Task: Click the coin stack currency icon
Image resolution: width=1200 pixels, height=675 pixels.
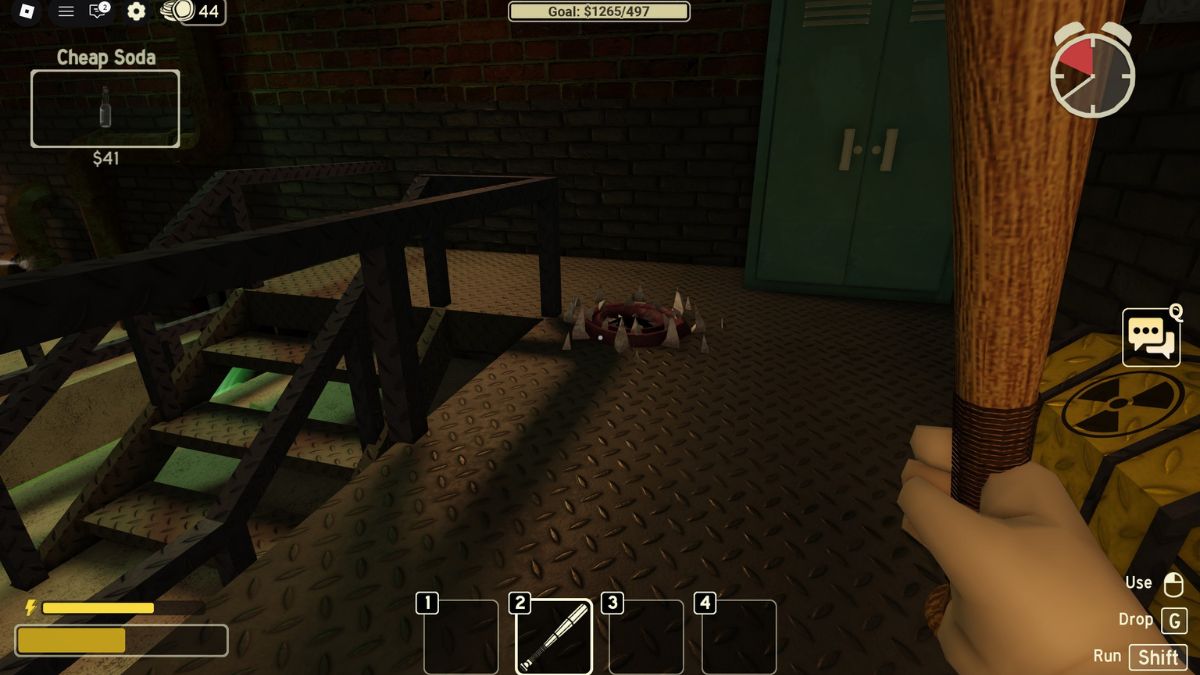Action: [x=177, y=11]
